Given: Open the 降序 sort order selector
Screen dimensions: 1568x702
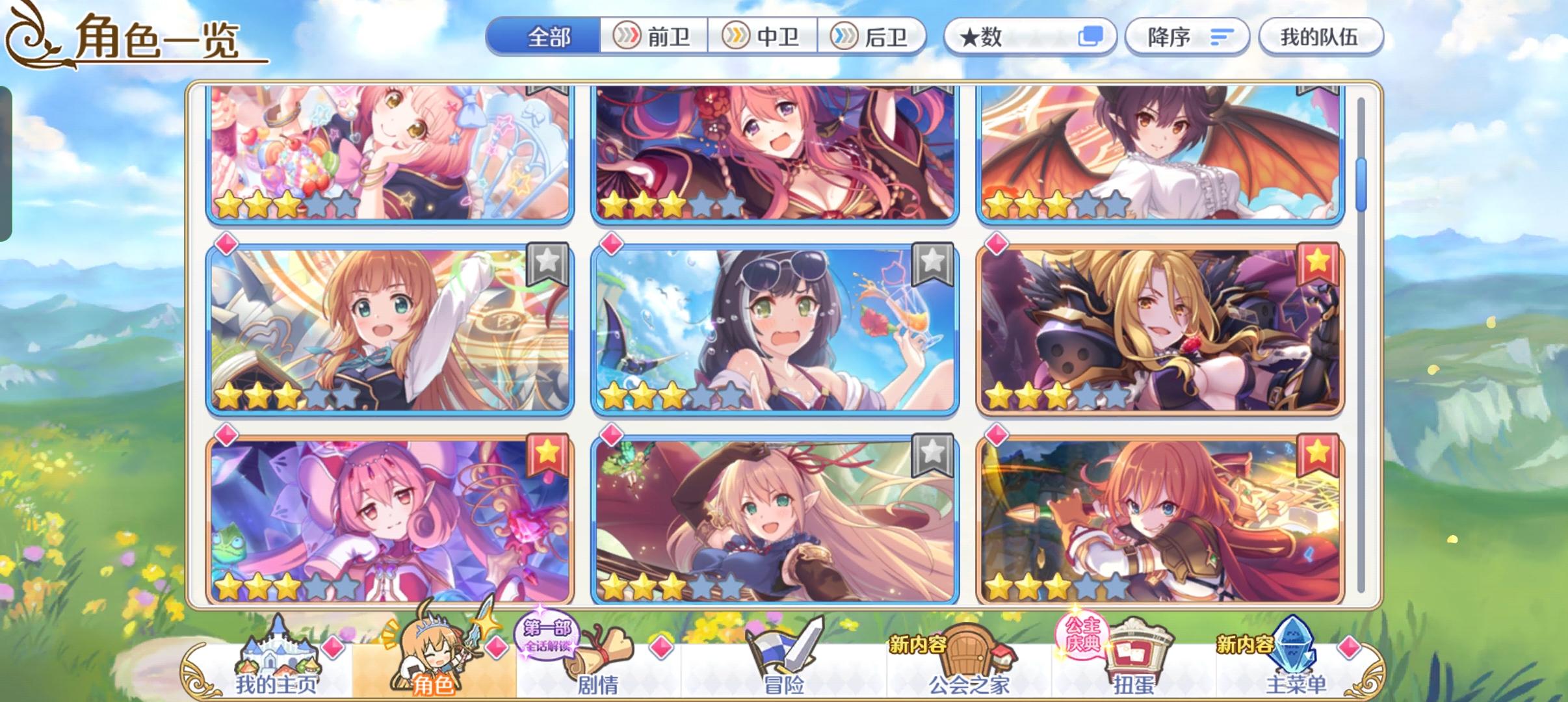Looking at the screenshot, I should pyautogui.click(x=1188, y=36).
